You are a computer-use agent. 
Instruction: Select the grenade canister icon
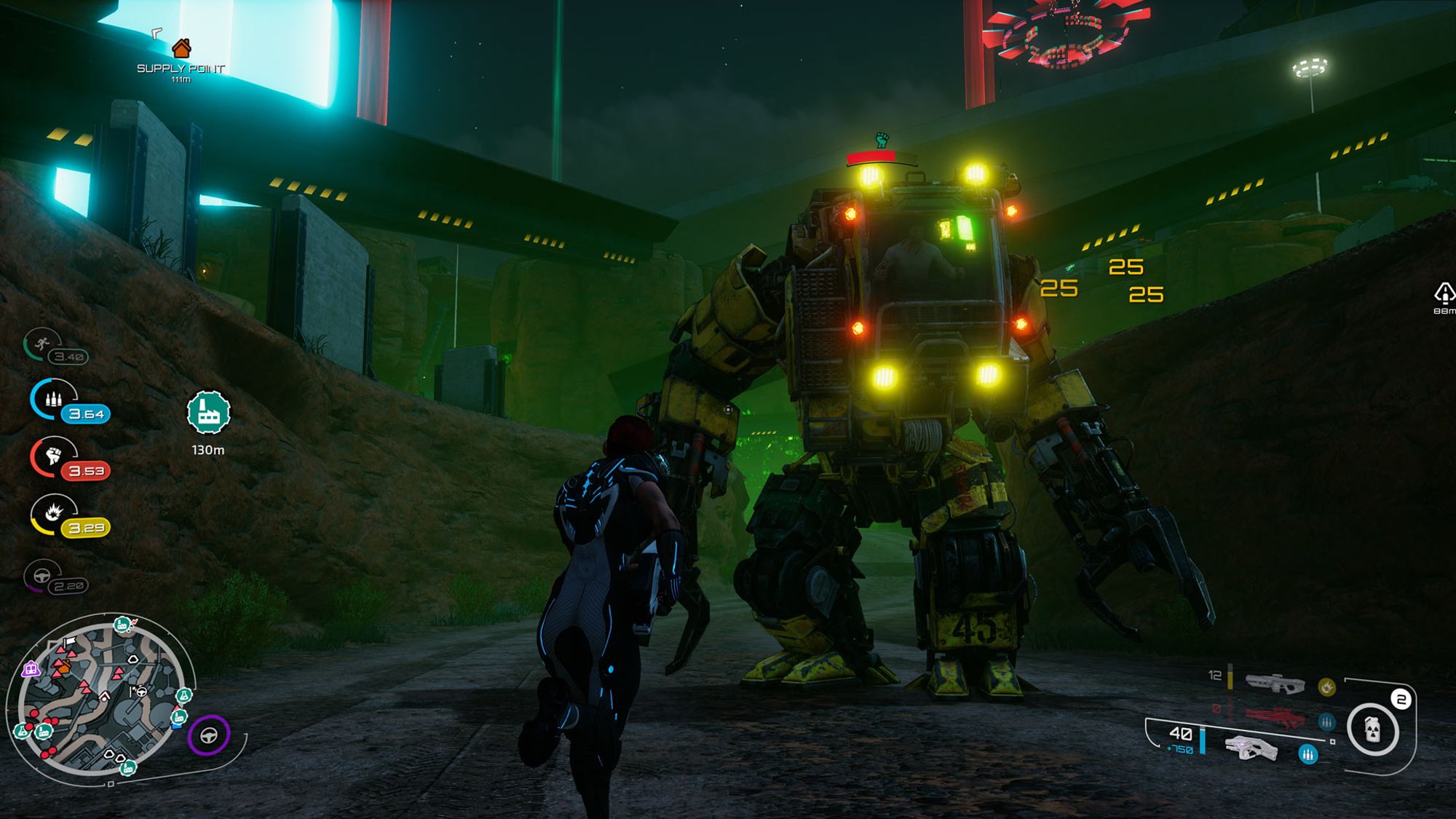point(1372,729)
